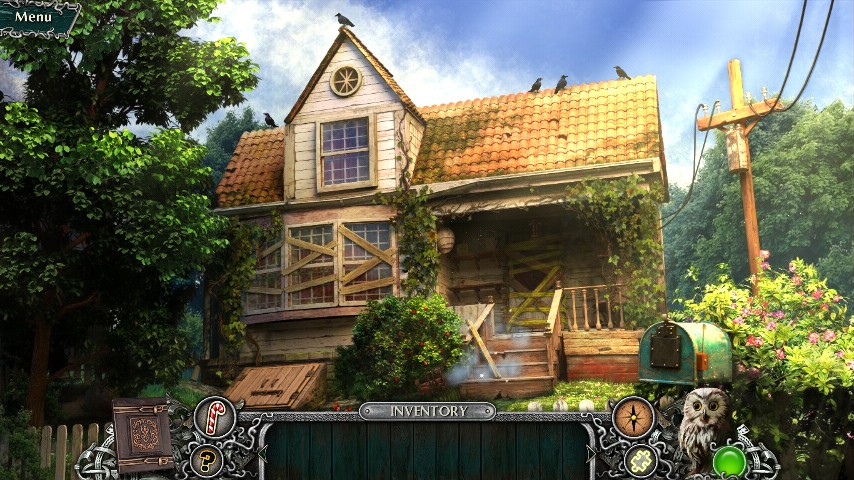Viewport: 854px width, 480px height.
Task: Click the candy cane icon
Action: tap(214, 416)
